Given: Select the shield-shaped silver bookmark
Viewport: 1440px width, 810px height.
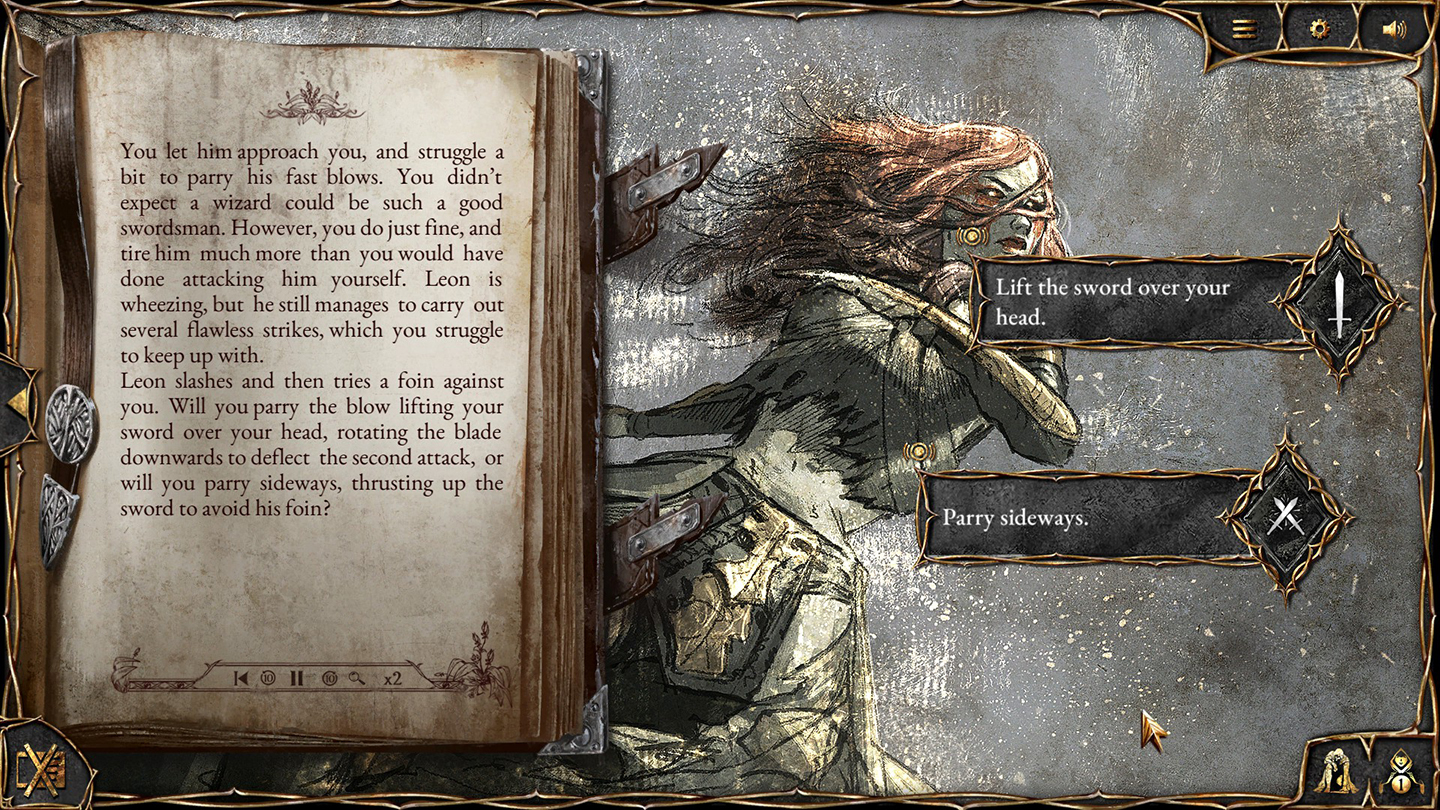Looking at the screenshot, I should click(59, 517).
